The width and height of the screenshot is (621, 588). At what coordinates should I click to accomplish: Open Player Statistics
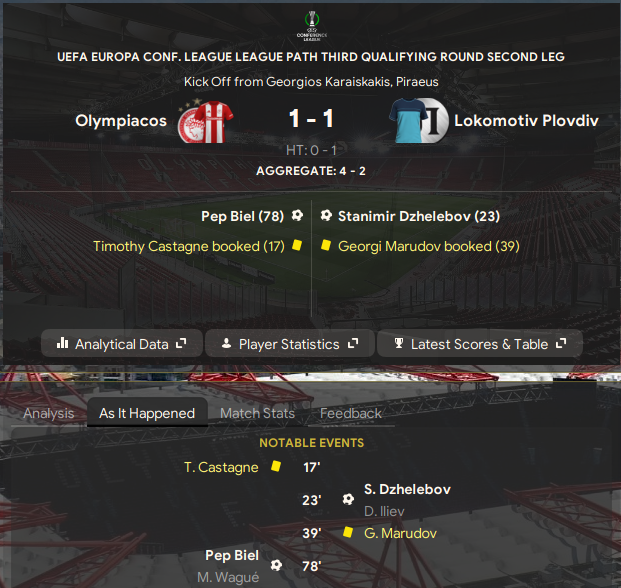tap(289, 344)
